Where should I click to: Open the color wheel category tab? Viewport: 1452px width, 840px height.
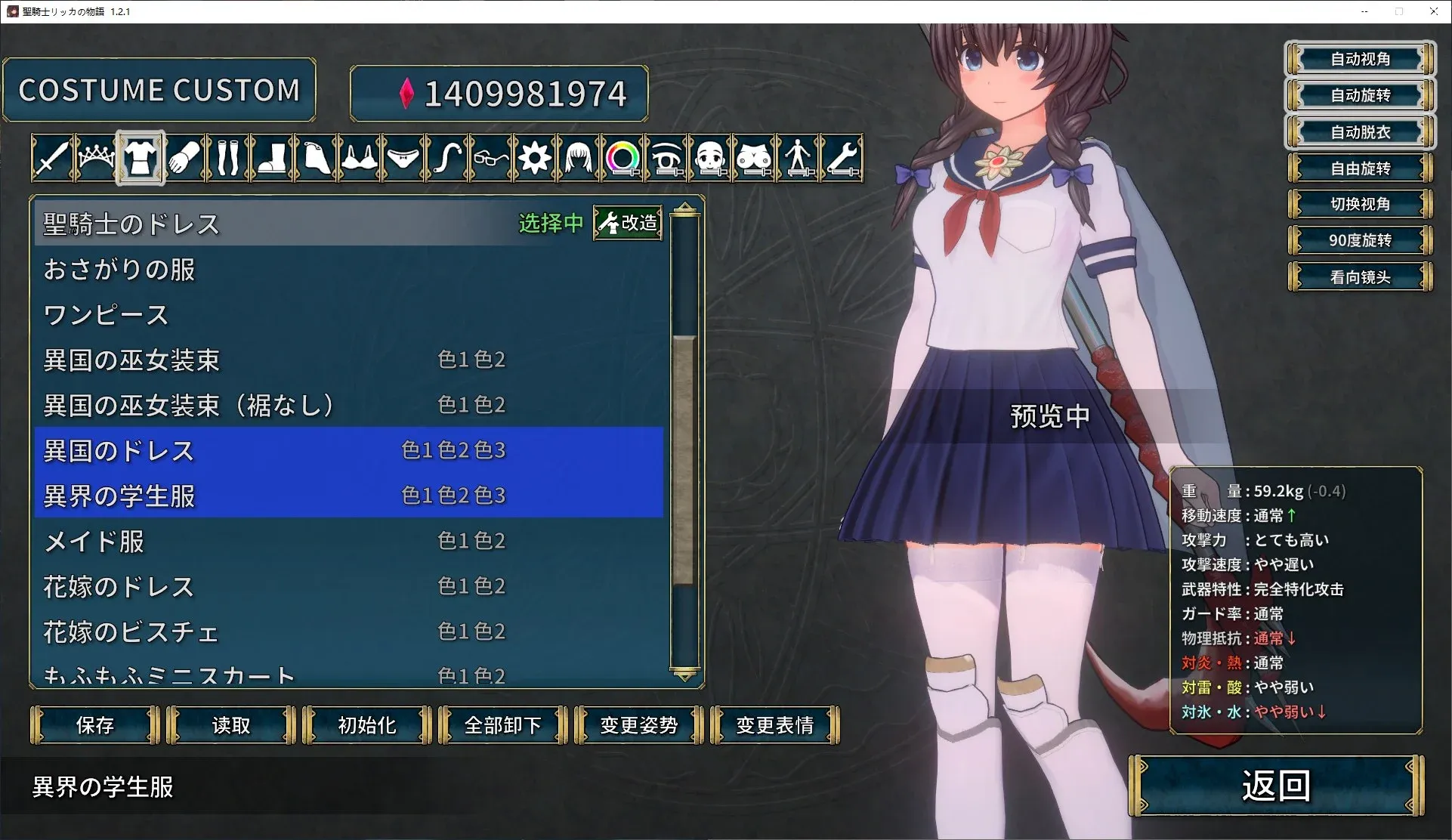(623, 158)
